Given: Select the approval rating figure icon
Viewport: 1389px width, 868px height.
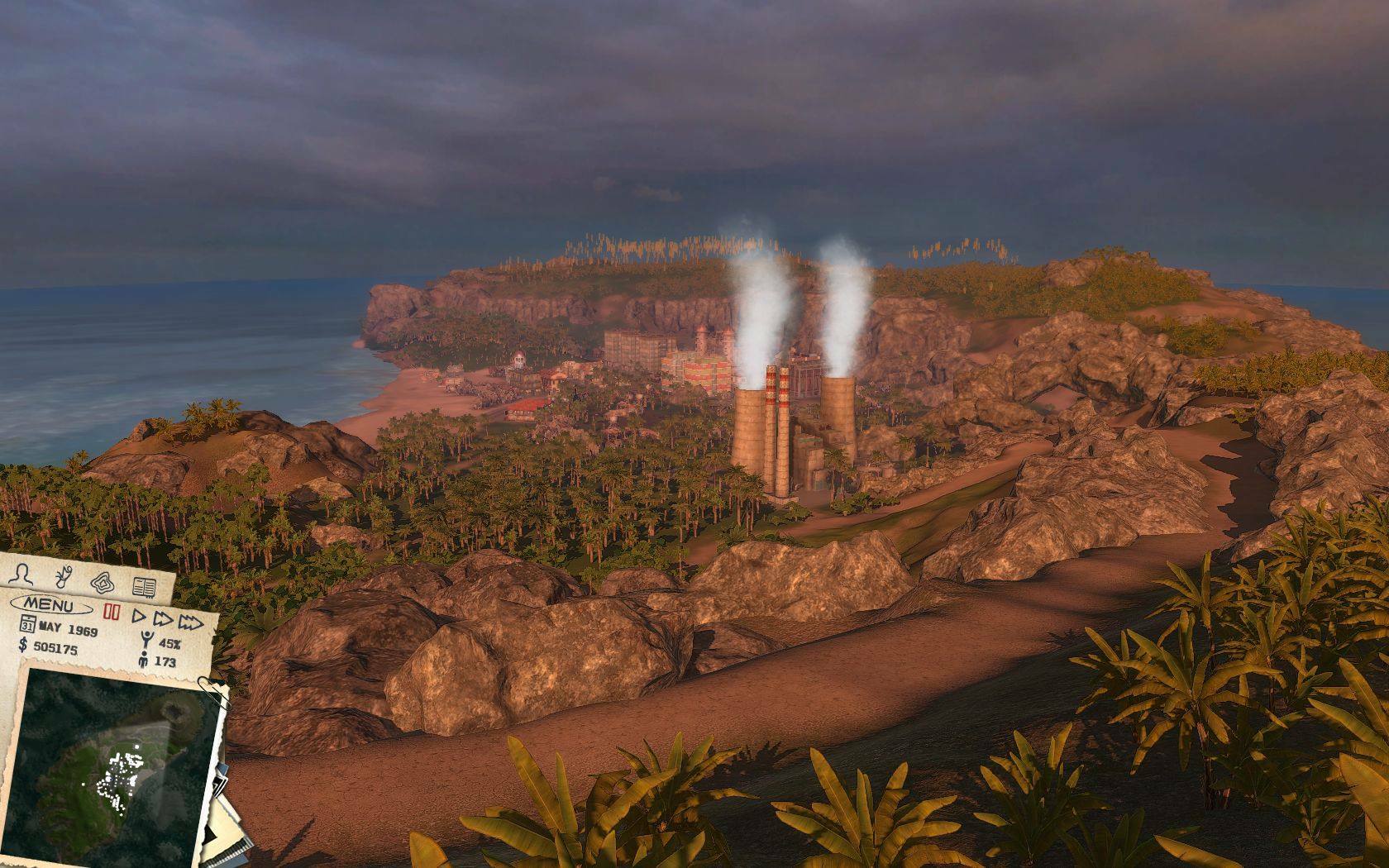Looking at the screenshot, I should tap(146, 639).
